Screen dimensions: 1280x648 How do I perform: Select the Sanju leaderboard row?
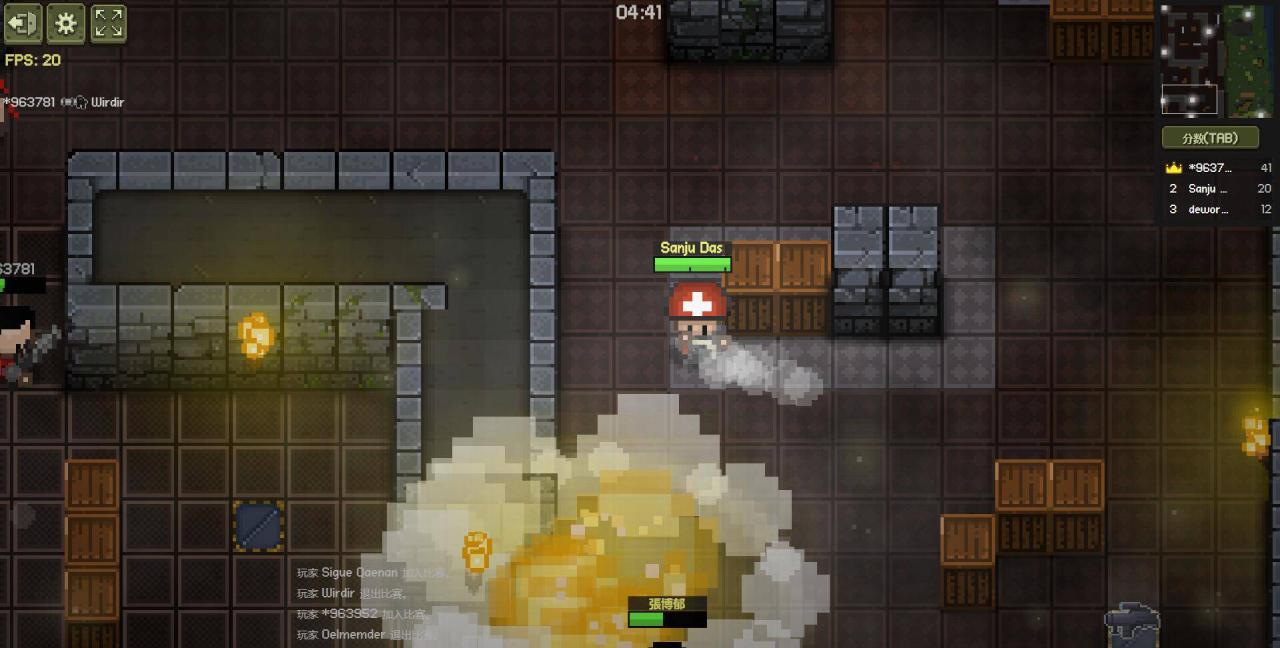click(1217, 189)
